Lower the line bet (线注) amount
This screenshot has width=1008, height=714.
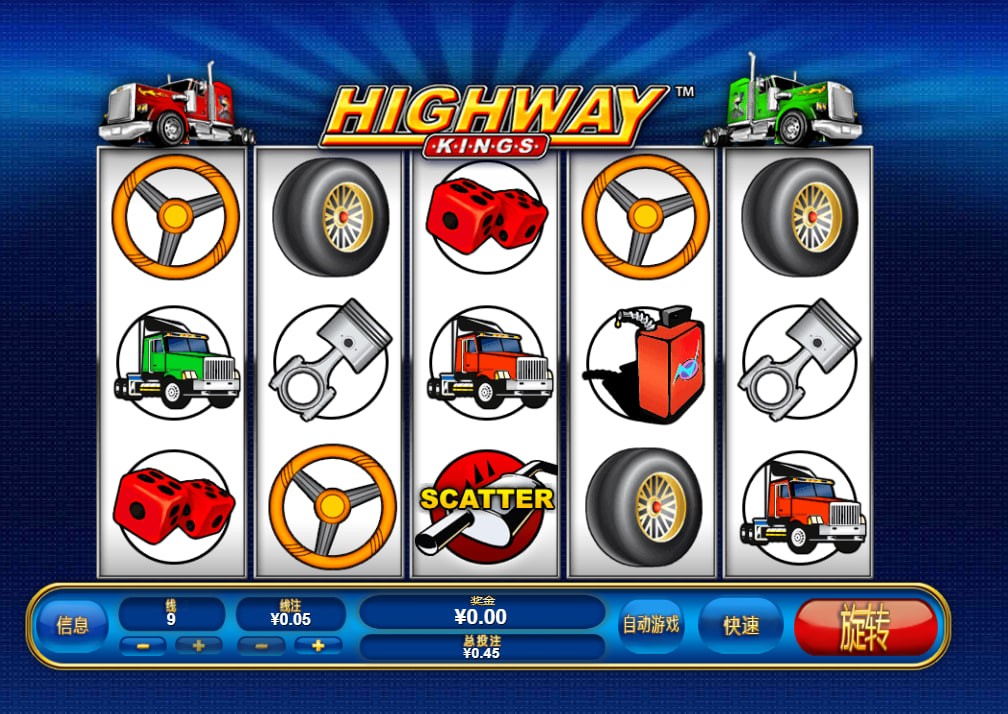[x=262, y=646]
